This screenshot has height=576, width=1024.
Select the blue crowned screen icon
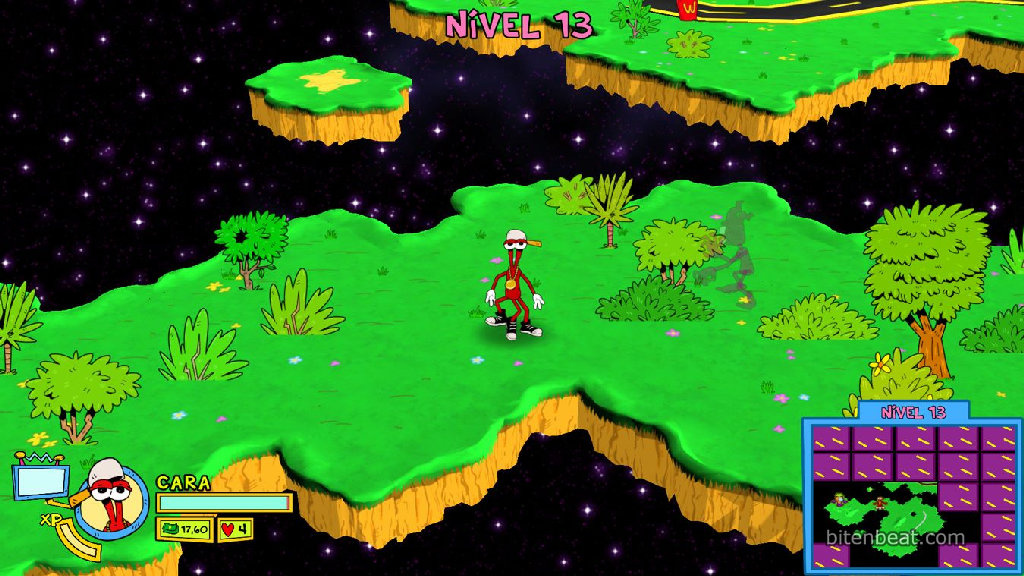40,480
